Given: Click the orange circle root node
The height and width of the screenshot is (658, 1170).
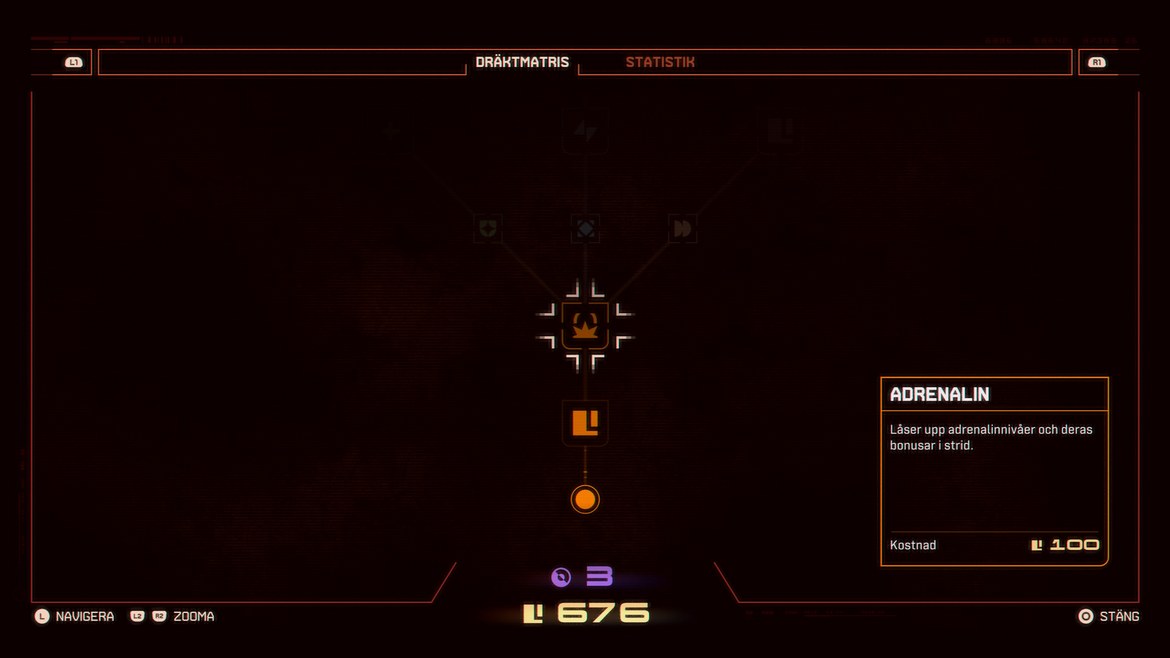Looking at the screenshot, I should (x=585, y=499).
